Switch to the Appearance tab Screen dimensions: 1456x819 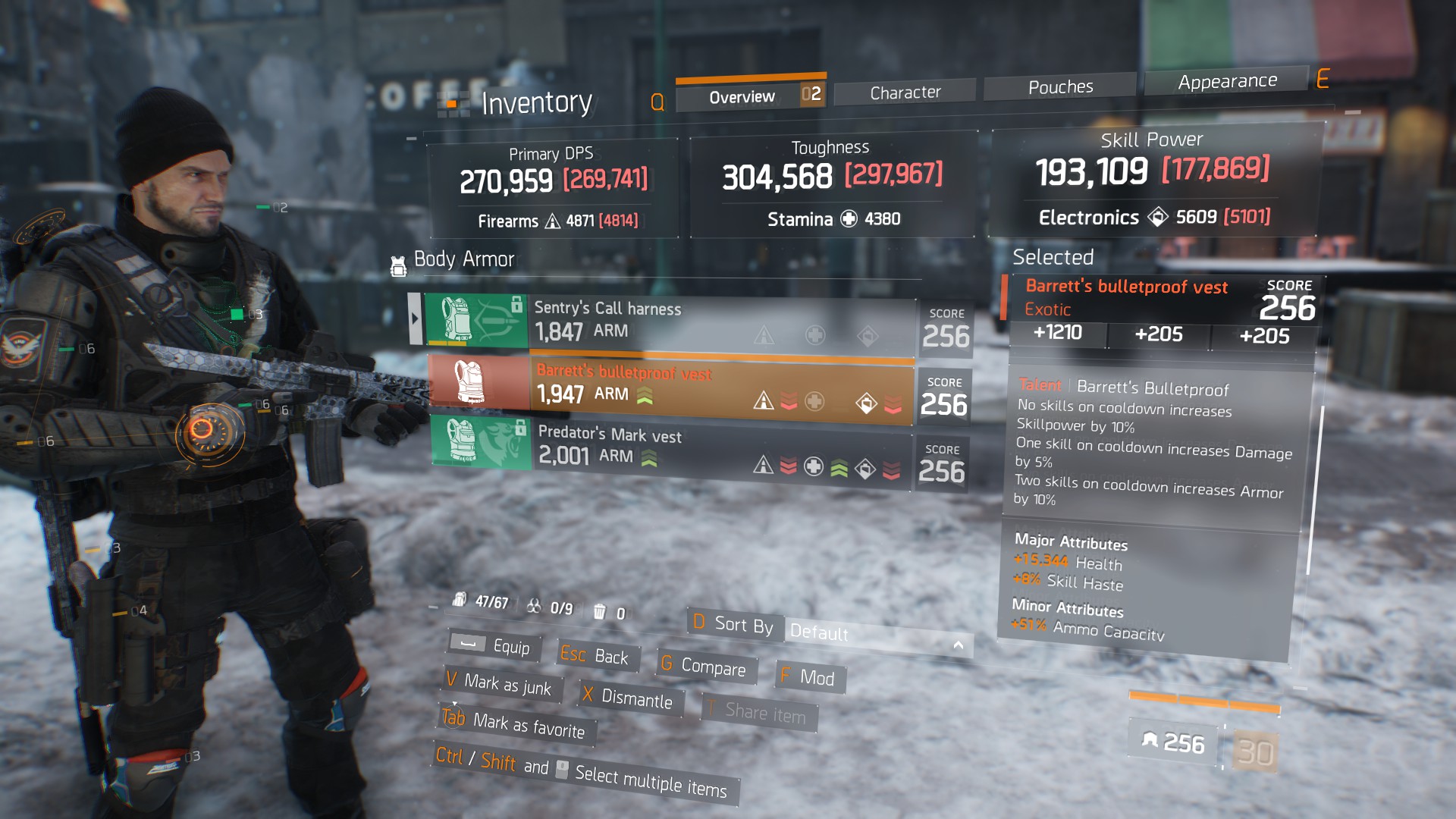1227,81
